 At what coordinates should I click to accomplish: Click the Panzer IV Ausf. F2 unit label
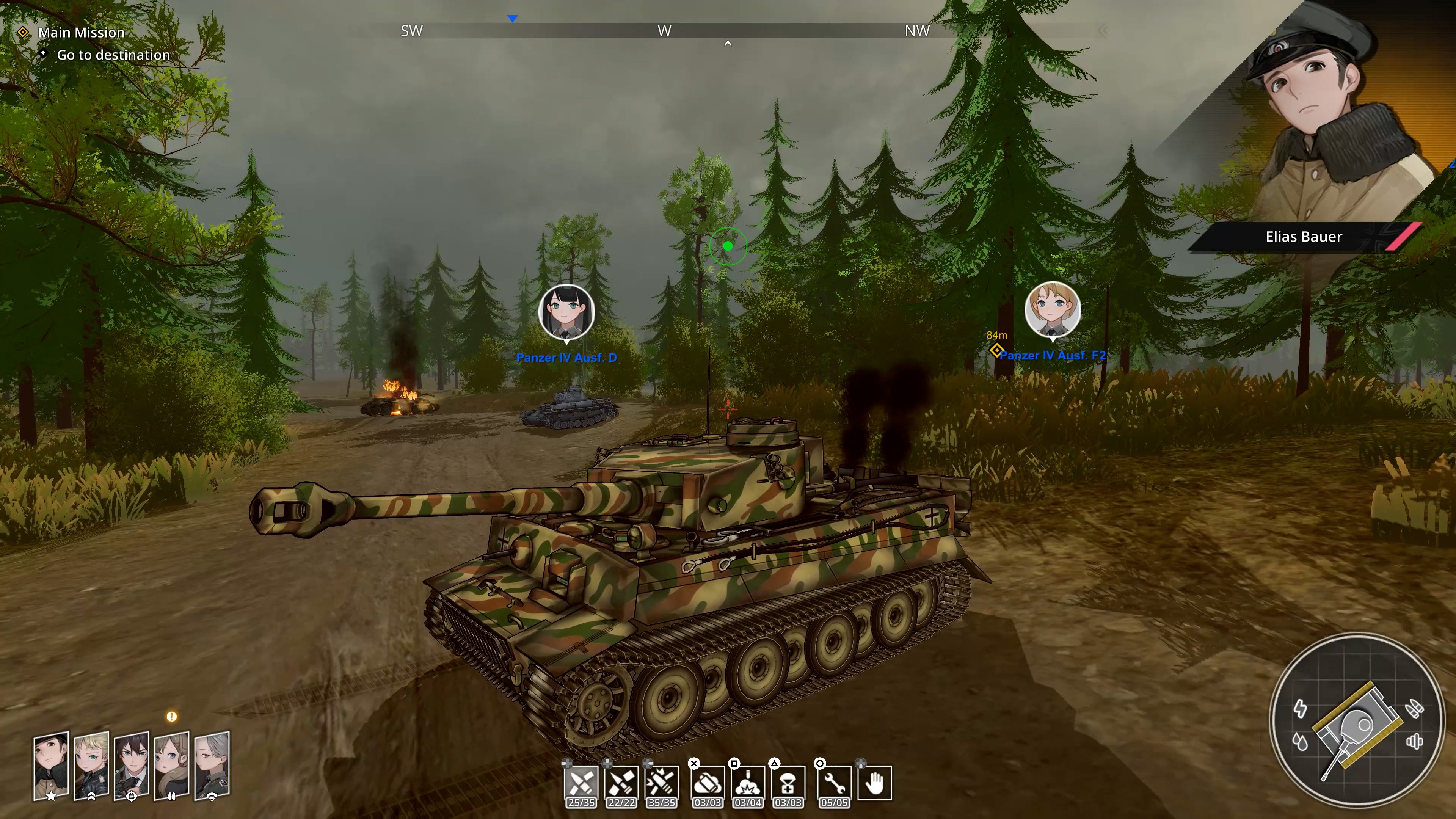pos(1053,356)
